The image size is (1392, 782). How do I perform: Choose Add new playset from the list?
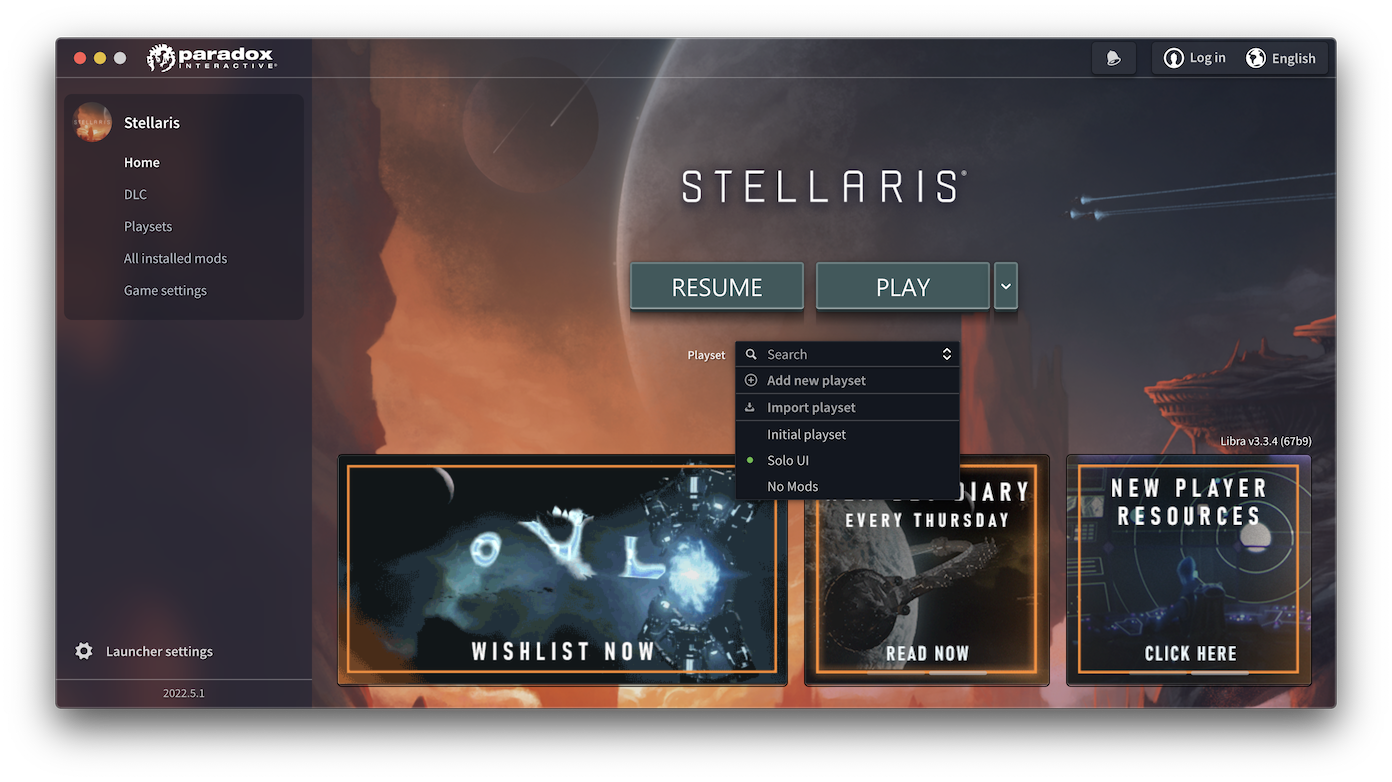coord(816,380)
